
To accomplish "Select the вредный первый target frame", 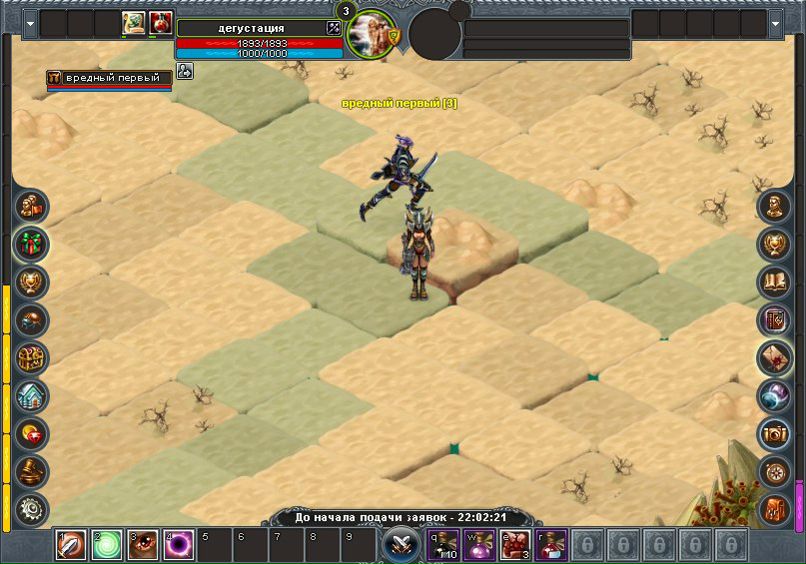I will tap(108, 78).
